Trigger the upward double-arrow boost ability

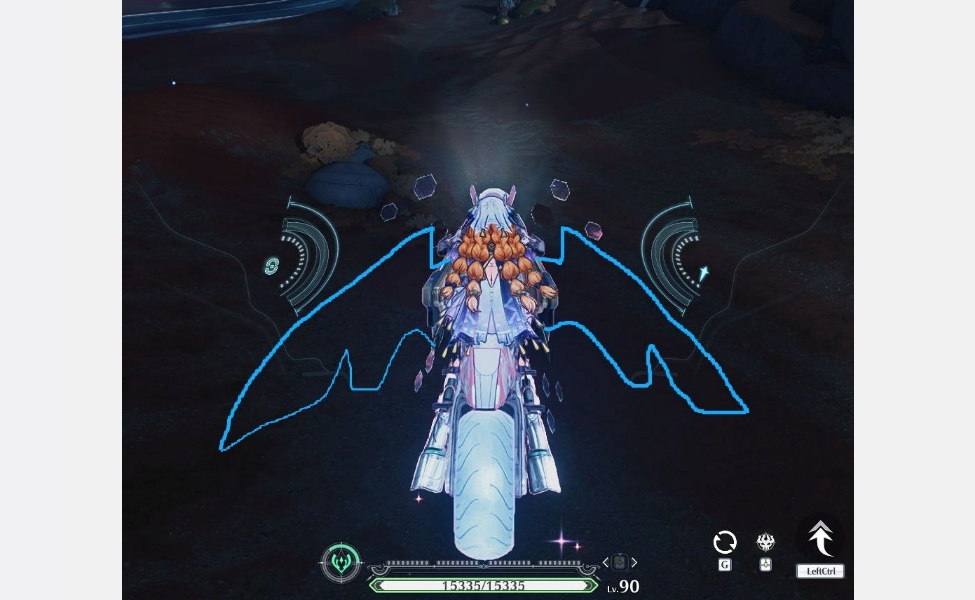820,539
